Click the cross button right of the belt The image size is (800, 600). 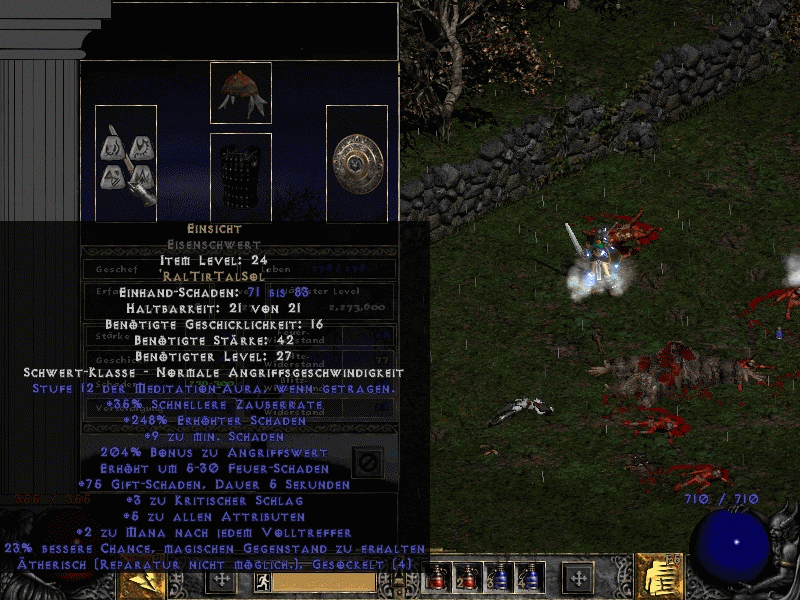[578, 580]
